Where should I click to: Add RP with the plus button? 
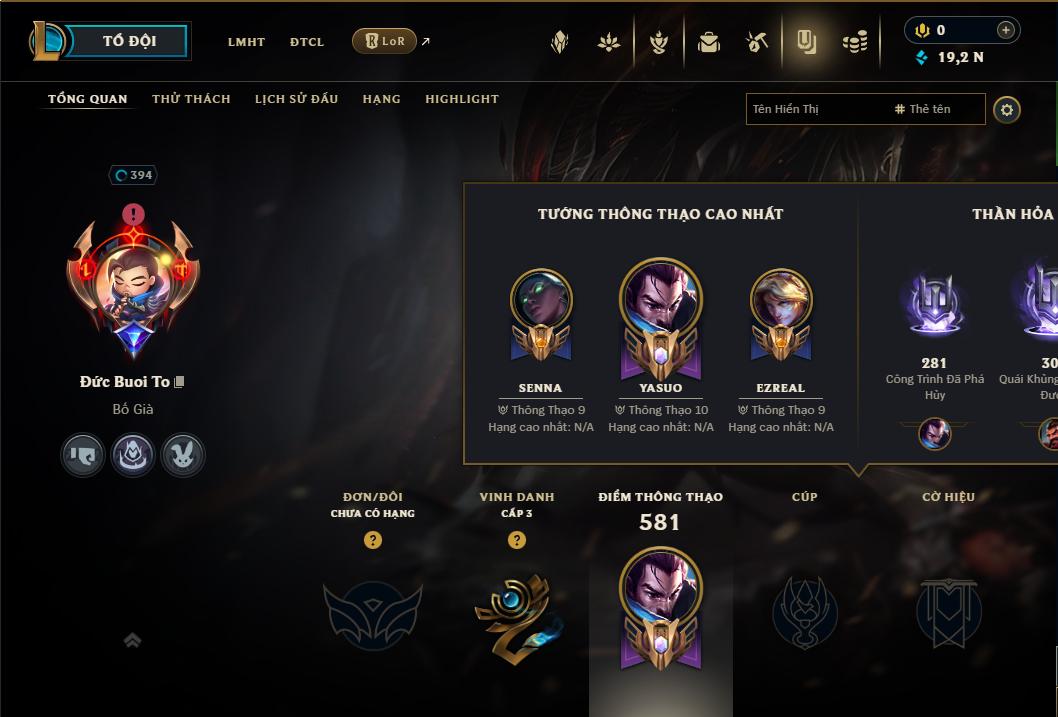click(x=1005, y=30)
